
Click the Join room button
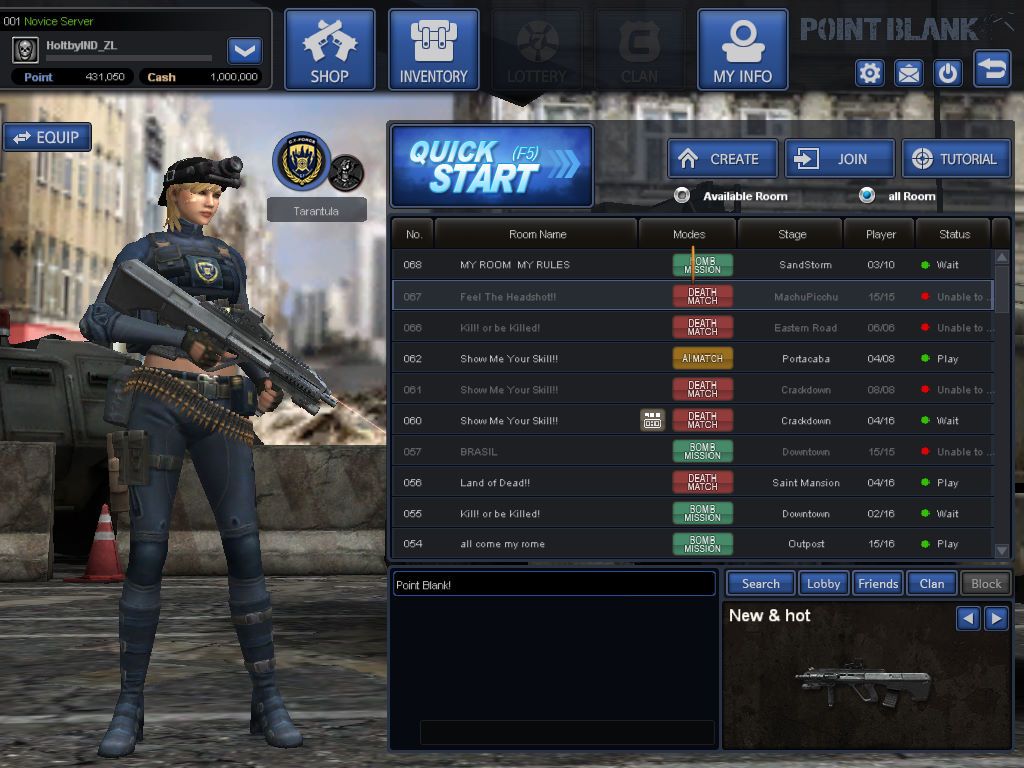click(x=839, y=159)
